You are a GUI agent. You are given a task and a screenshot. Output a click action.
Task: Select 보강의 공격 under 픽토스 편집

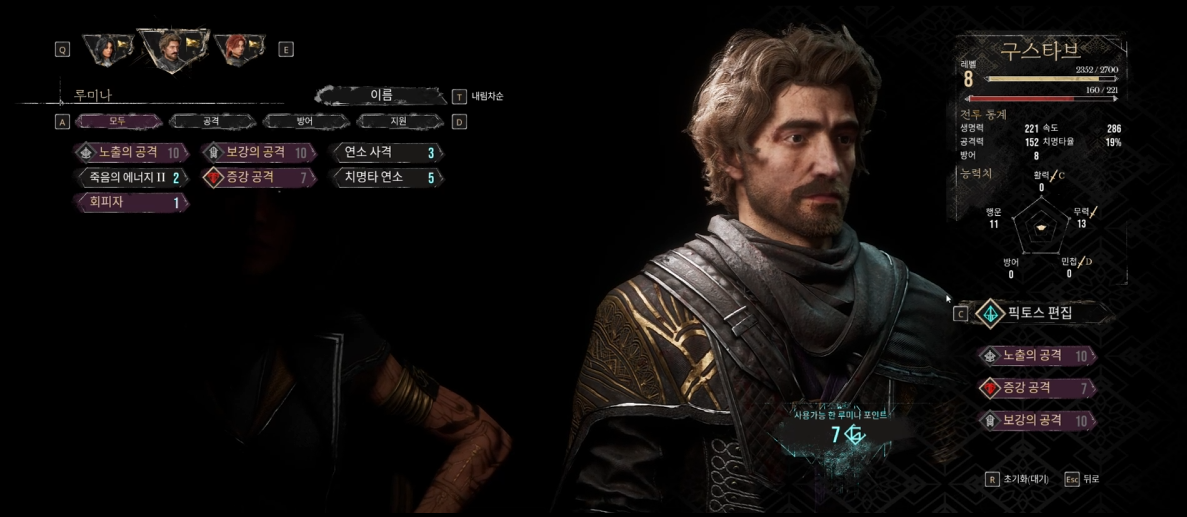point(1037,421)
